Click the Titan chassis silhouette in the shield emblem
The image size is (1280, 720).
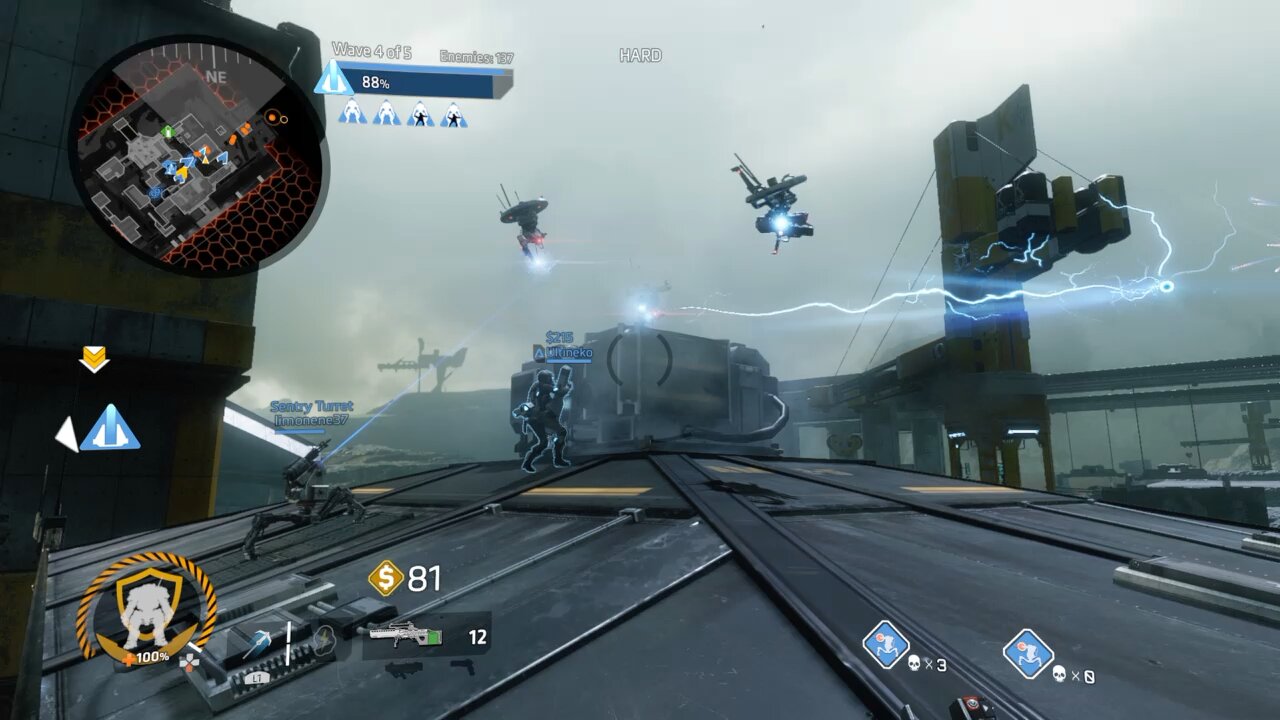[148, 610]
